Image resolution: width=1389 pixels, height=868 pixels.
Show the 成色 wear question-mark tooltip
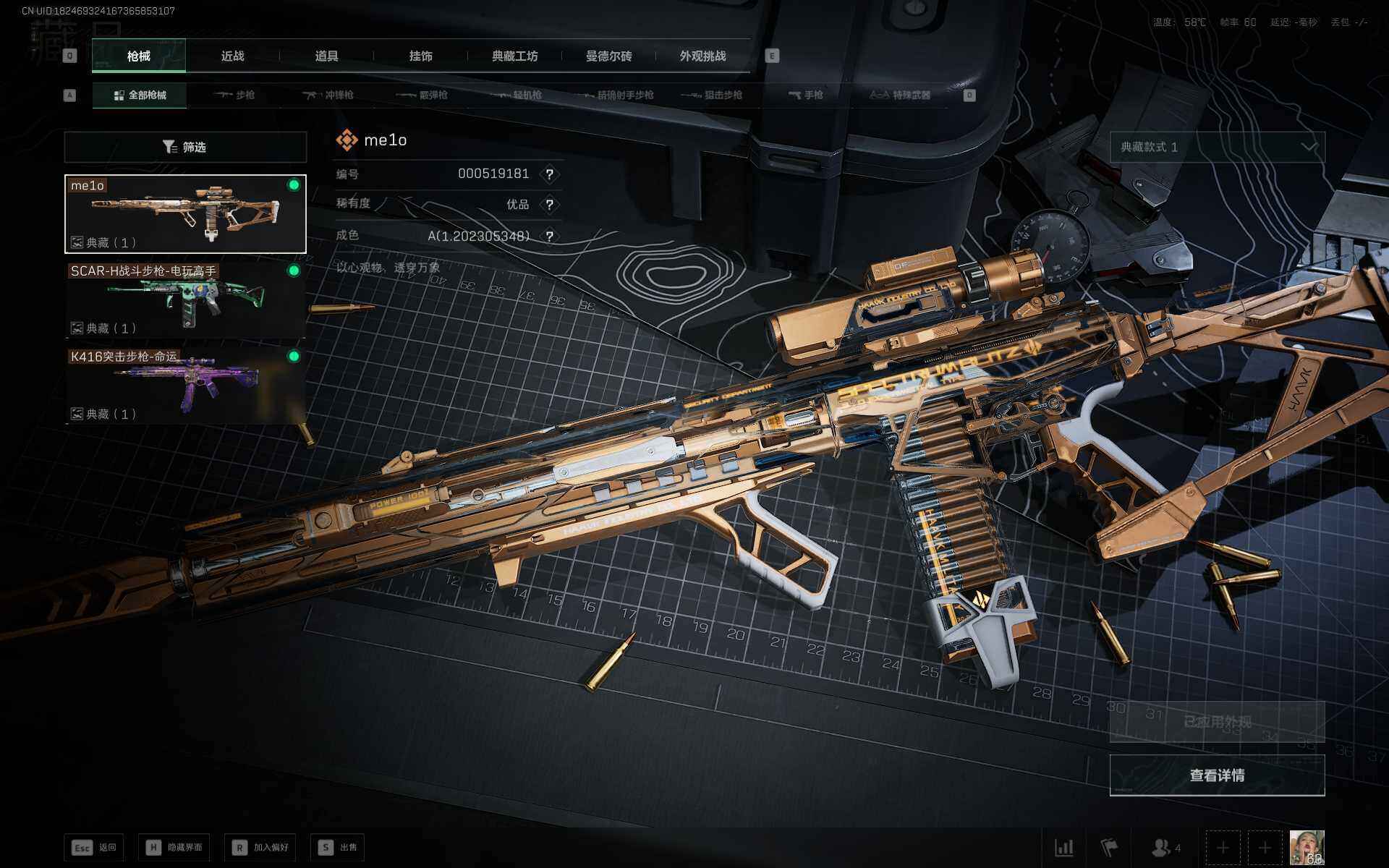coord(550,237)
